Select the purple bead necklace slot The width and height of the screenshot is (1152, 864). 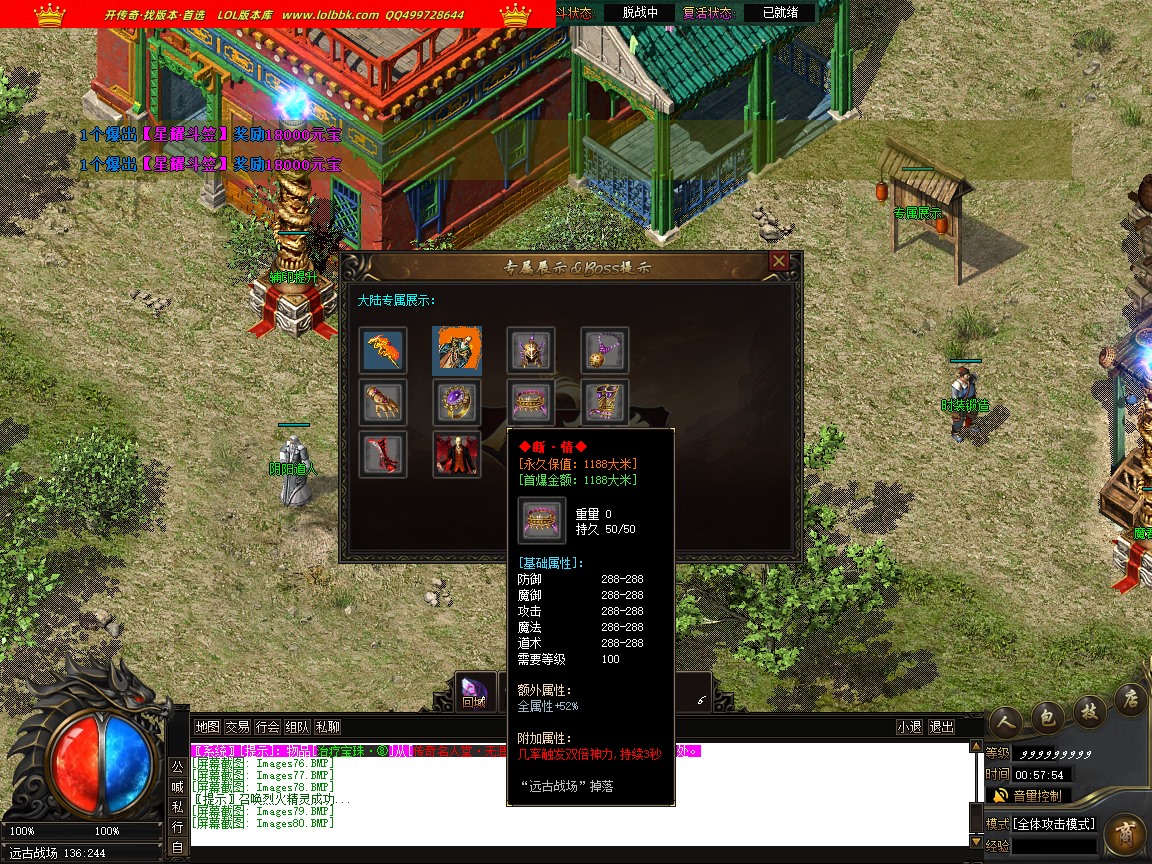605,351
